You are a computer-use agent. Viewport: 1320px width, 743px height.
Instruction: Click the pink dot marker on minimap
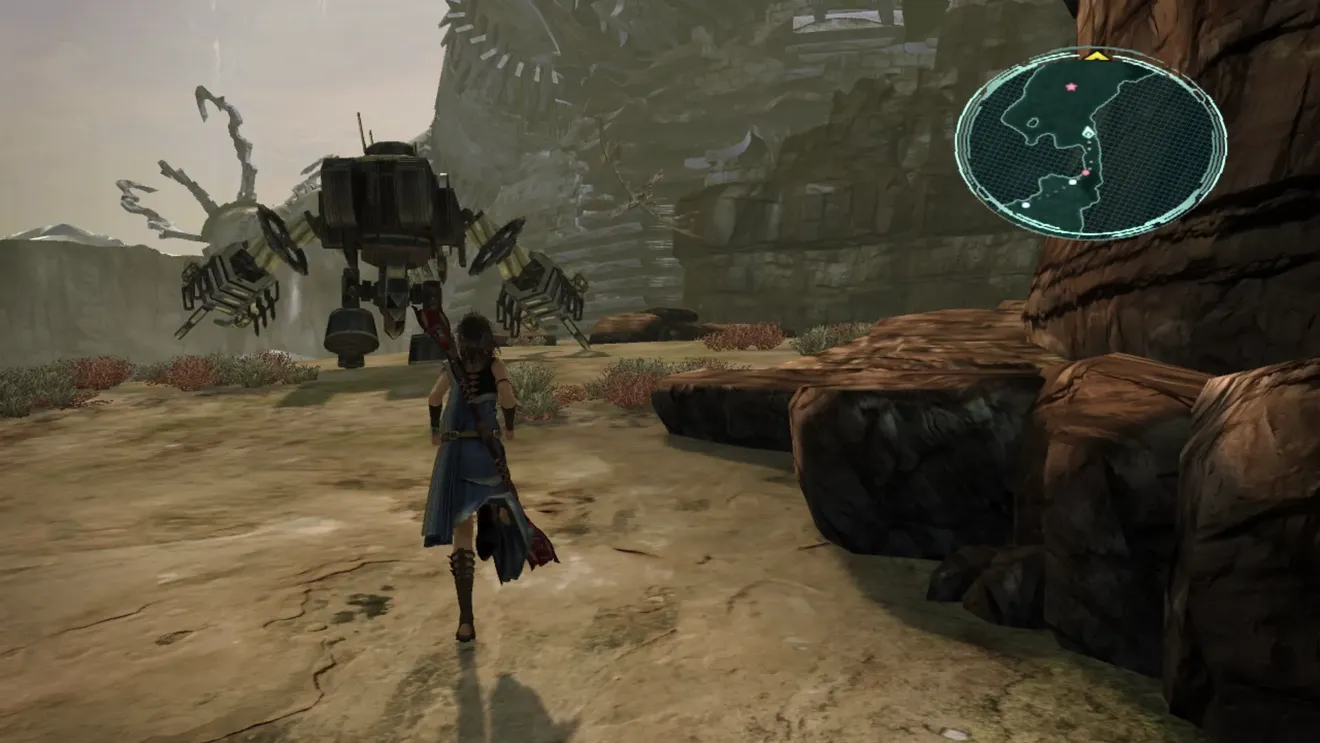pyautogui.click(x=1085, y=173)
